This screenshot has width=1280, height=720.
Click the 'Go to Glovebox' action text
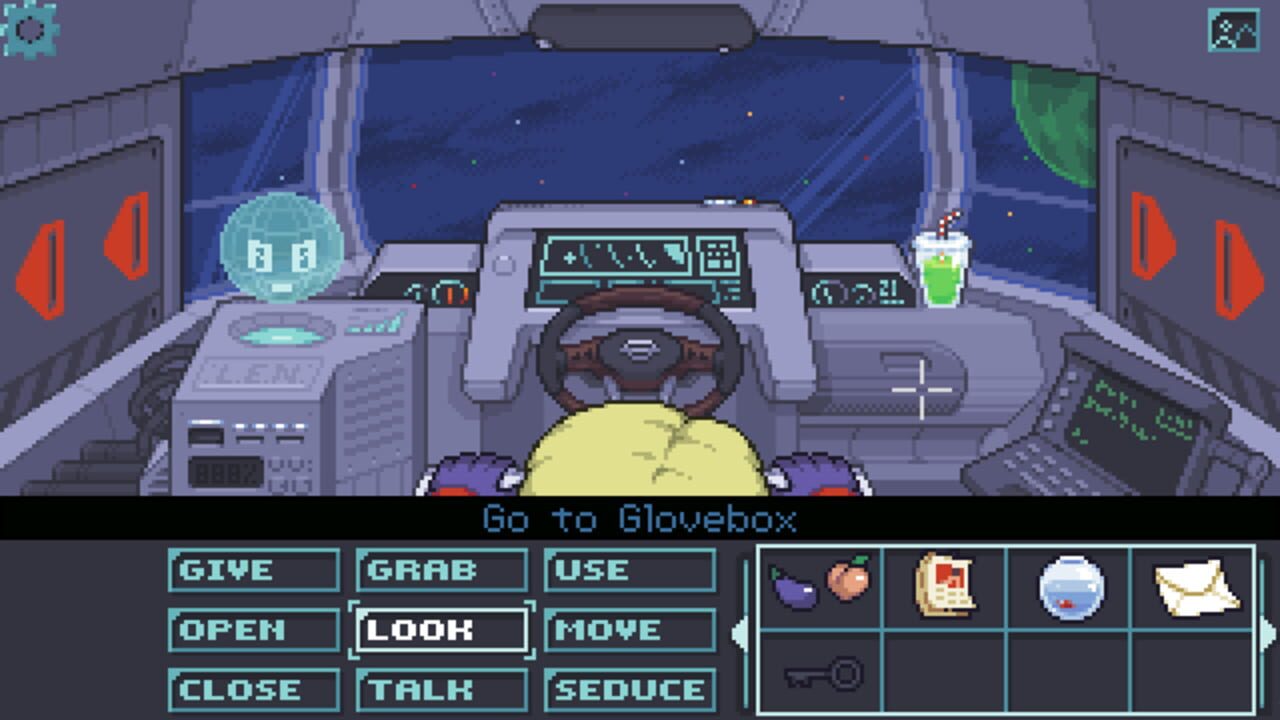[639, 520]
